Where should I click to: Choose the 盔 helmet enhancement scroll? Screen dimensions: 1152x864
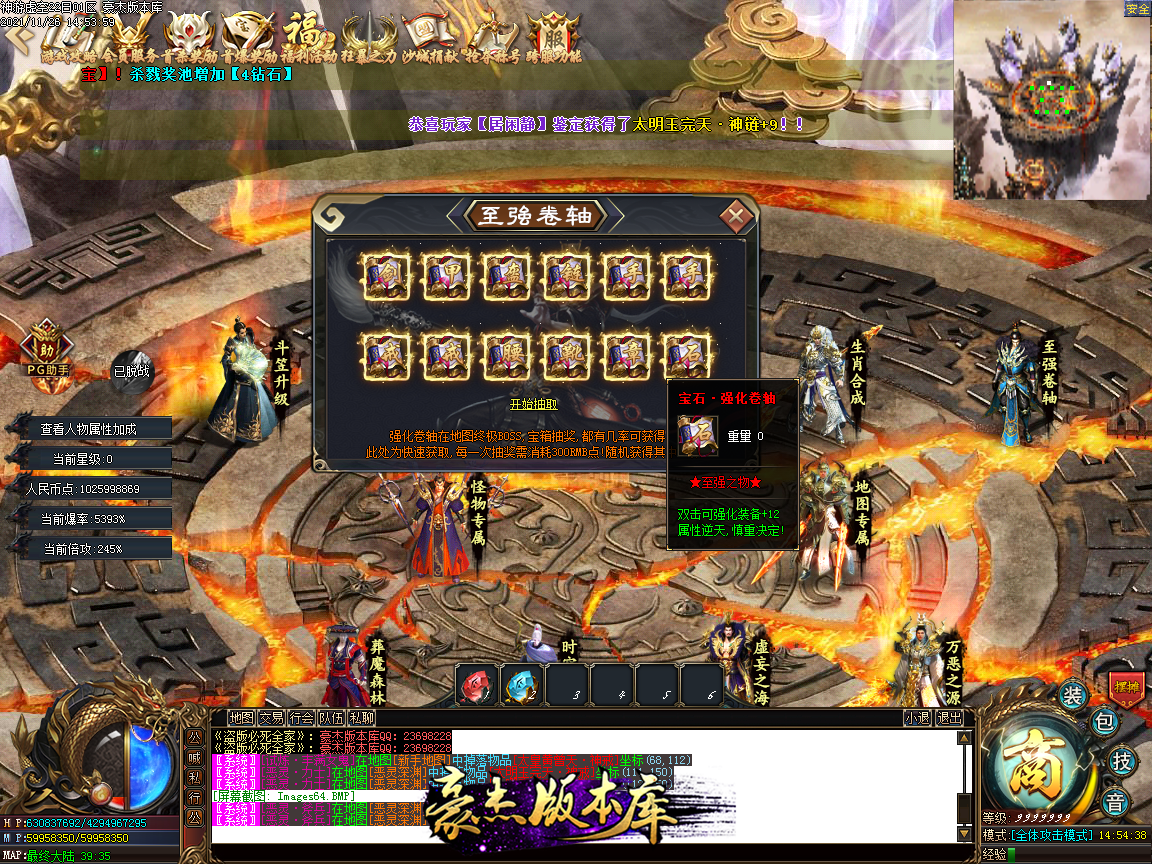coord(507,273)
